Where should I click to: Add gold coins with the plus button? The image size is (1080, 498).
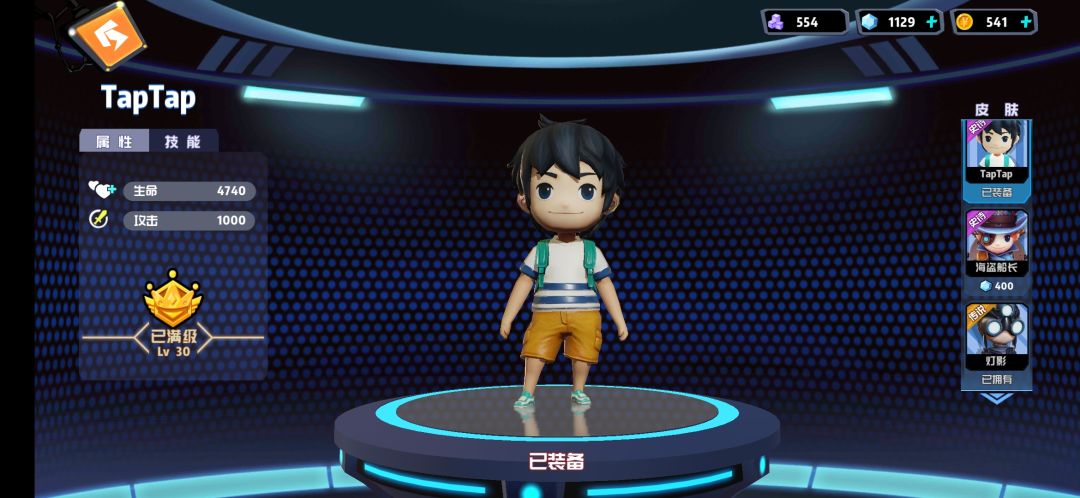coord(1027,21)
